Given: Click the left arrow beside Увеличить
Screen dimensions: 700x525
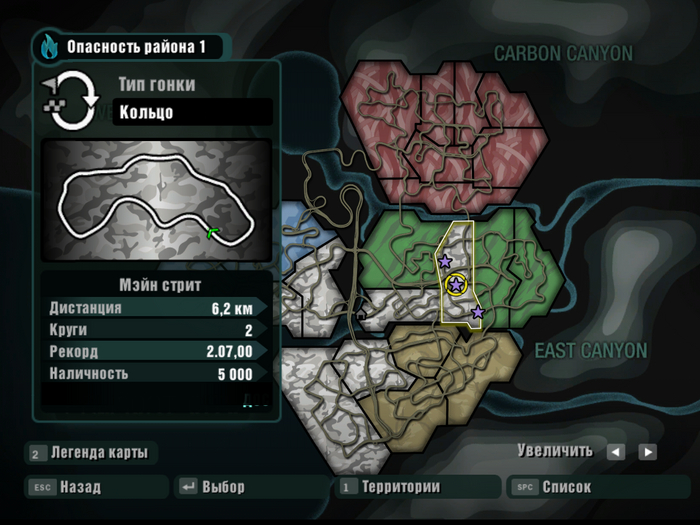Looking at the screenshot, I should 615,452.
